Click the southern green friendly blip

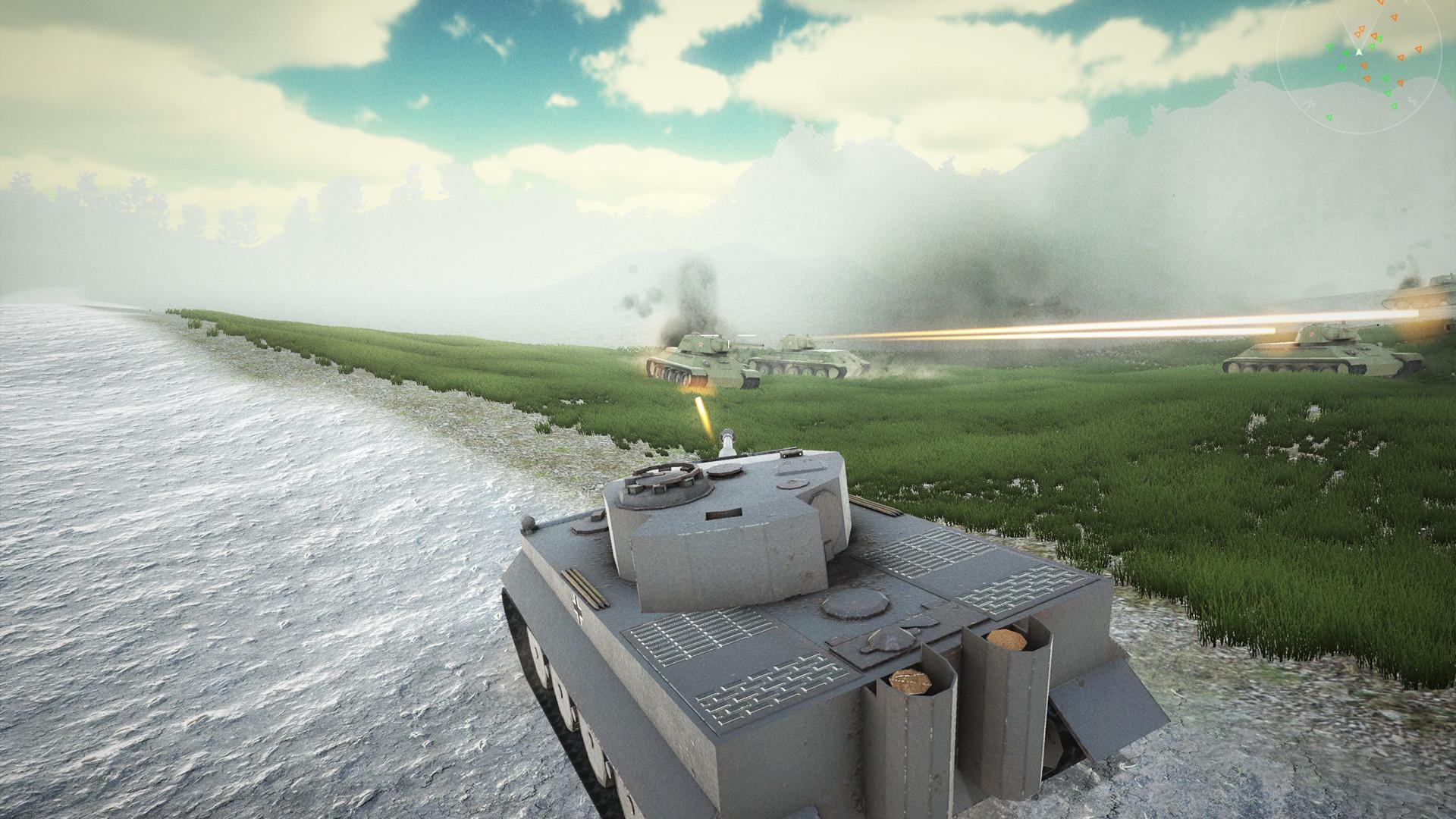1329,118
